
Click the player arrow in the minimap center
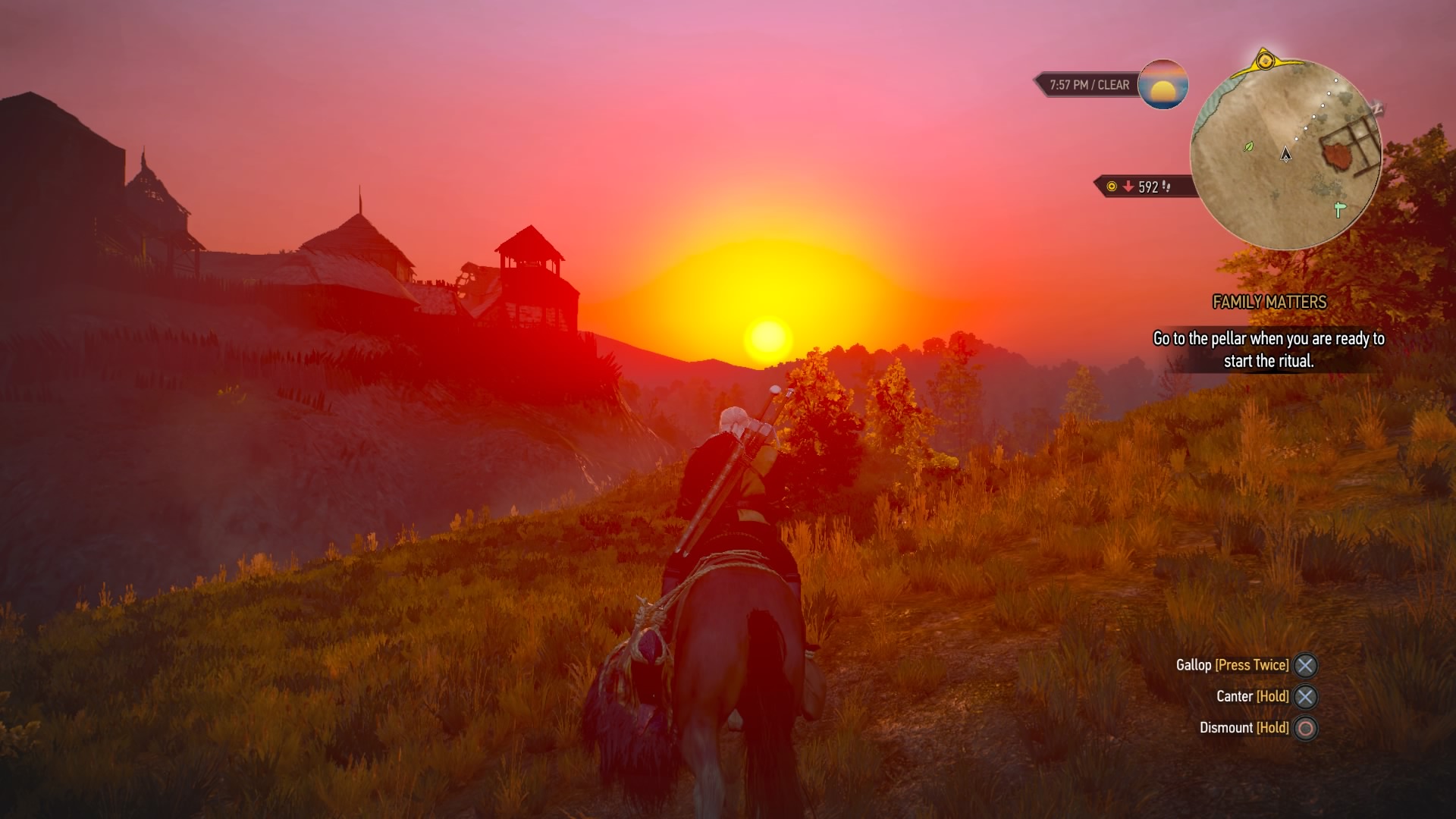[1286, 155]
